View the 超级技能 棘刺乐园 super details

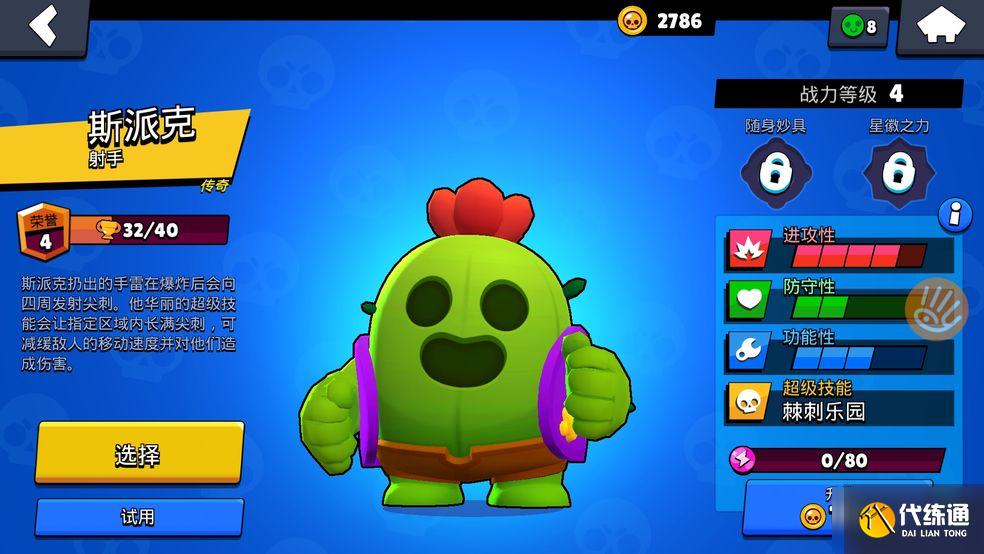[840, 401]
